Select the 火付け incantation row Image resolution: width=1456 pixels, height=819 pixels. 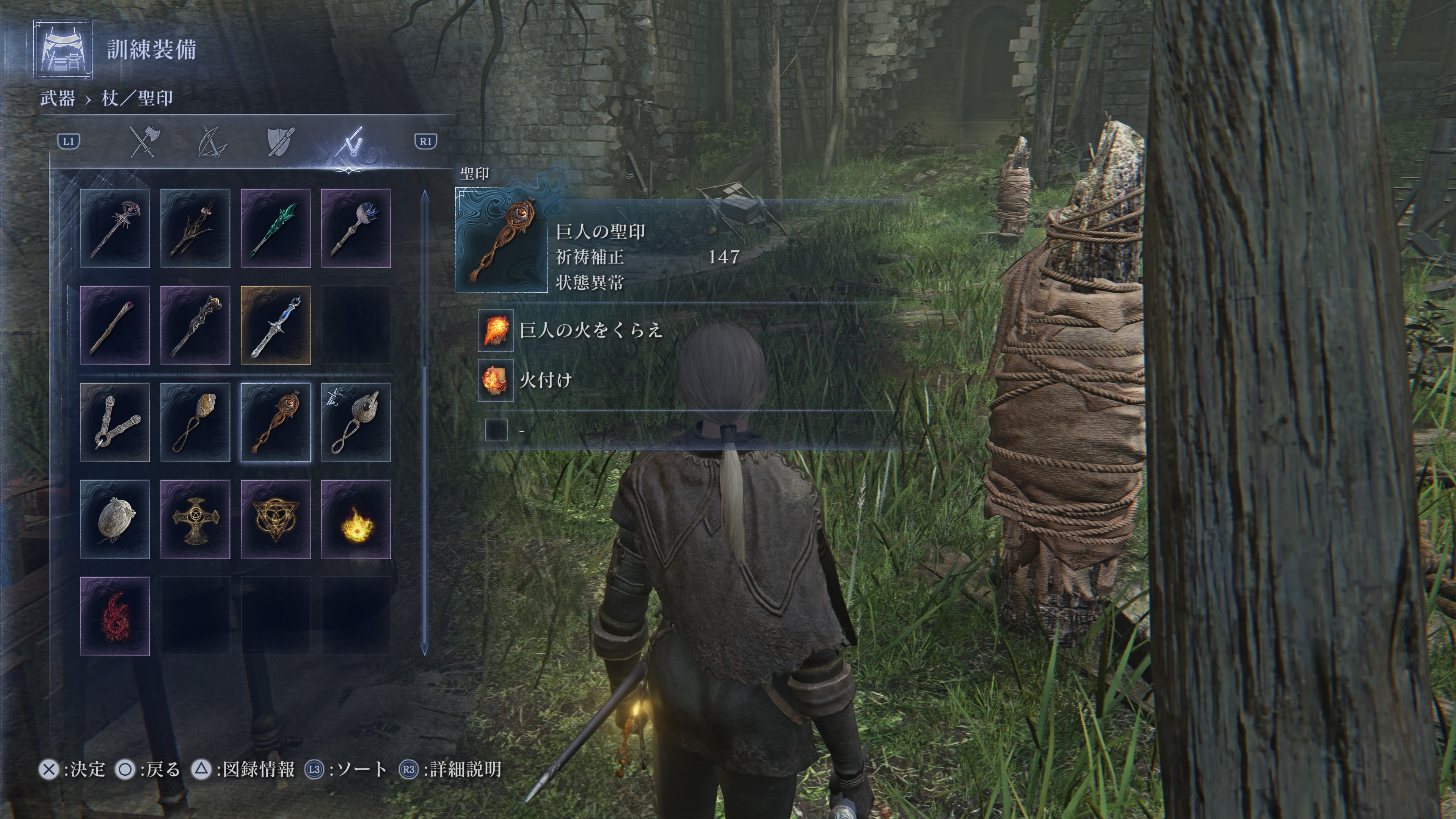coord(546,380)
